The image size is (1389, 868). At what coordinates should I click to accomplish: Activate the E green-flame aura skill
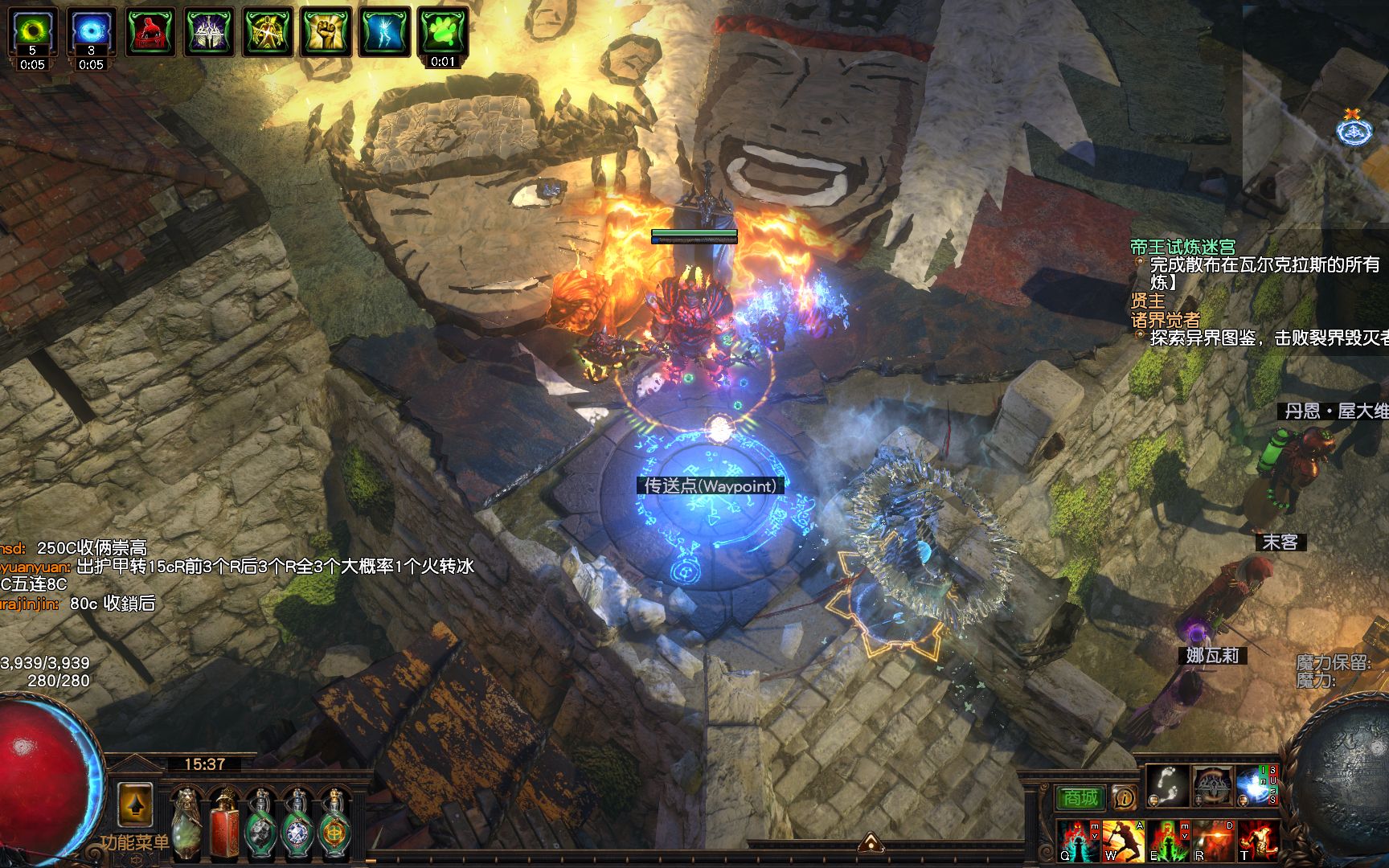pyautogui.click(x=1167, y=841)
